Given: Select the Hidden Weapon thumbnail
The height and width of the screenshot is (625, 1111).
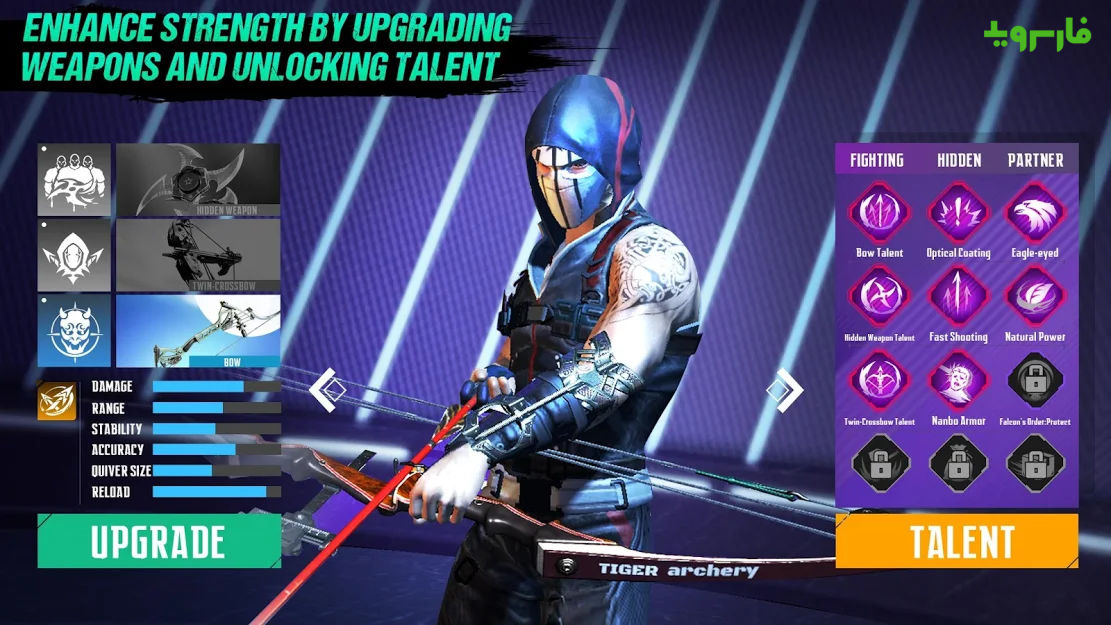Looking at the screenshot, I should 198,179.
